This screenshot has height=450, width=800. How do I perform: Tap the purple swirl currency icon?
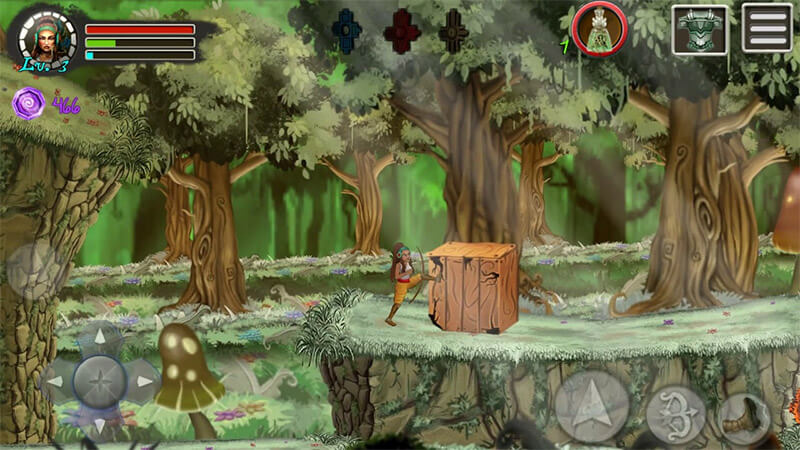coord(28,103)
